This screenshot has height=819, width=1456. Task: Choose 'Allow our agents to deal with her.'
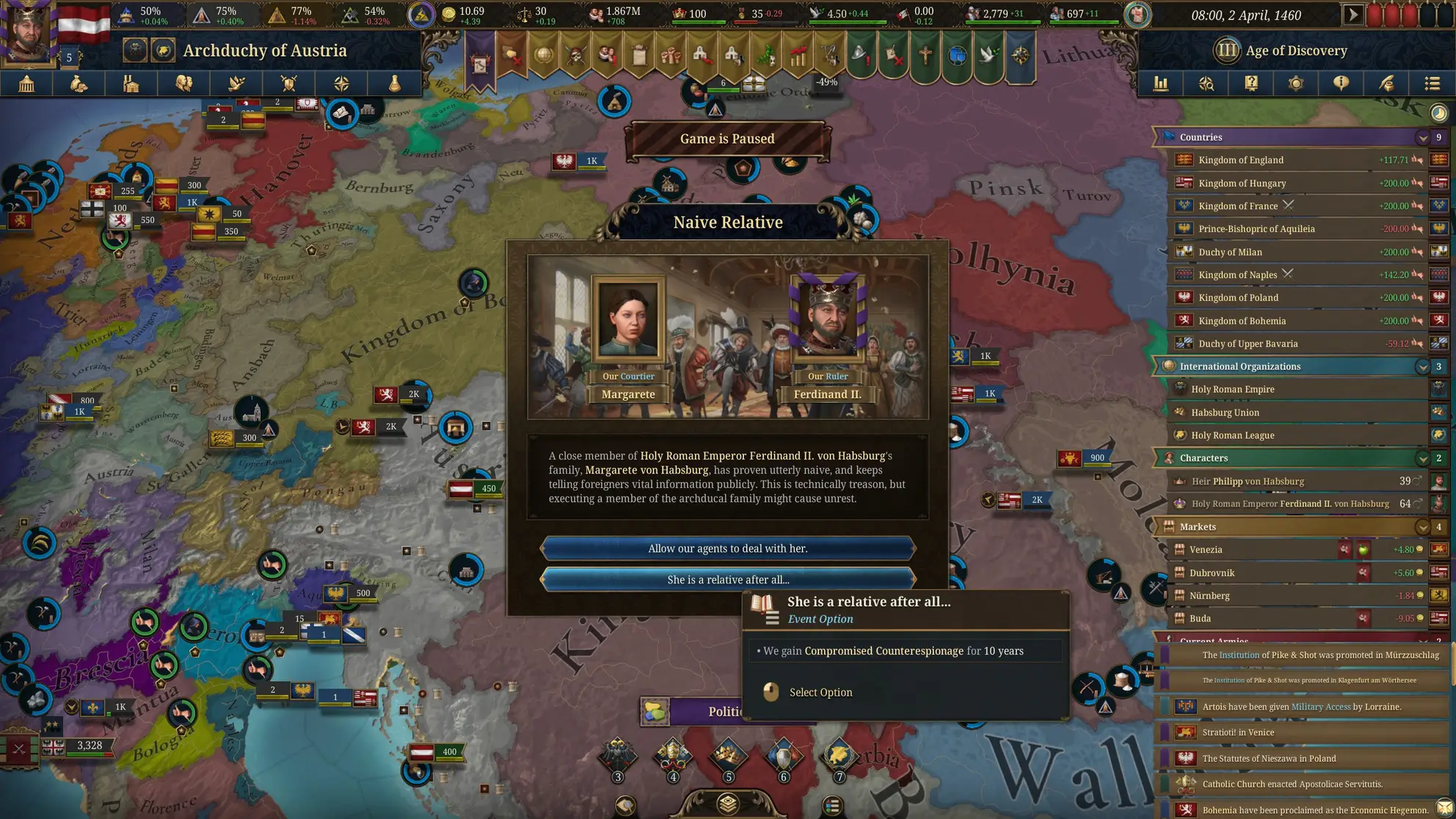[727, 548]
